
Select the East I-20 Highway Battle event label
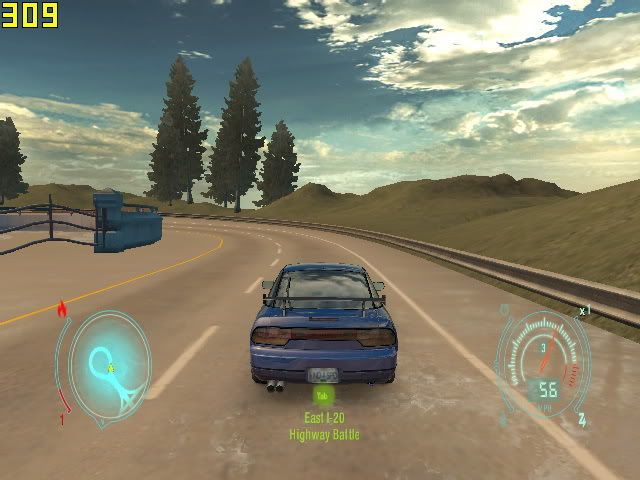tap(324, 427)
